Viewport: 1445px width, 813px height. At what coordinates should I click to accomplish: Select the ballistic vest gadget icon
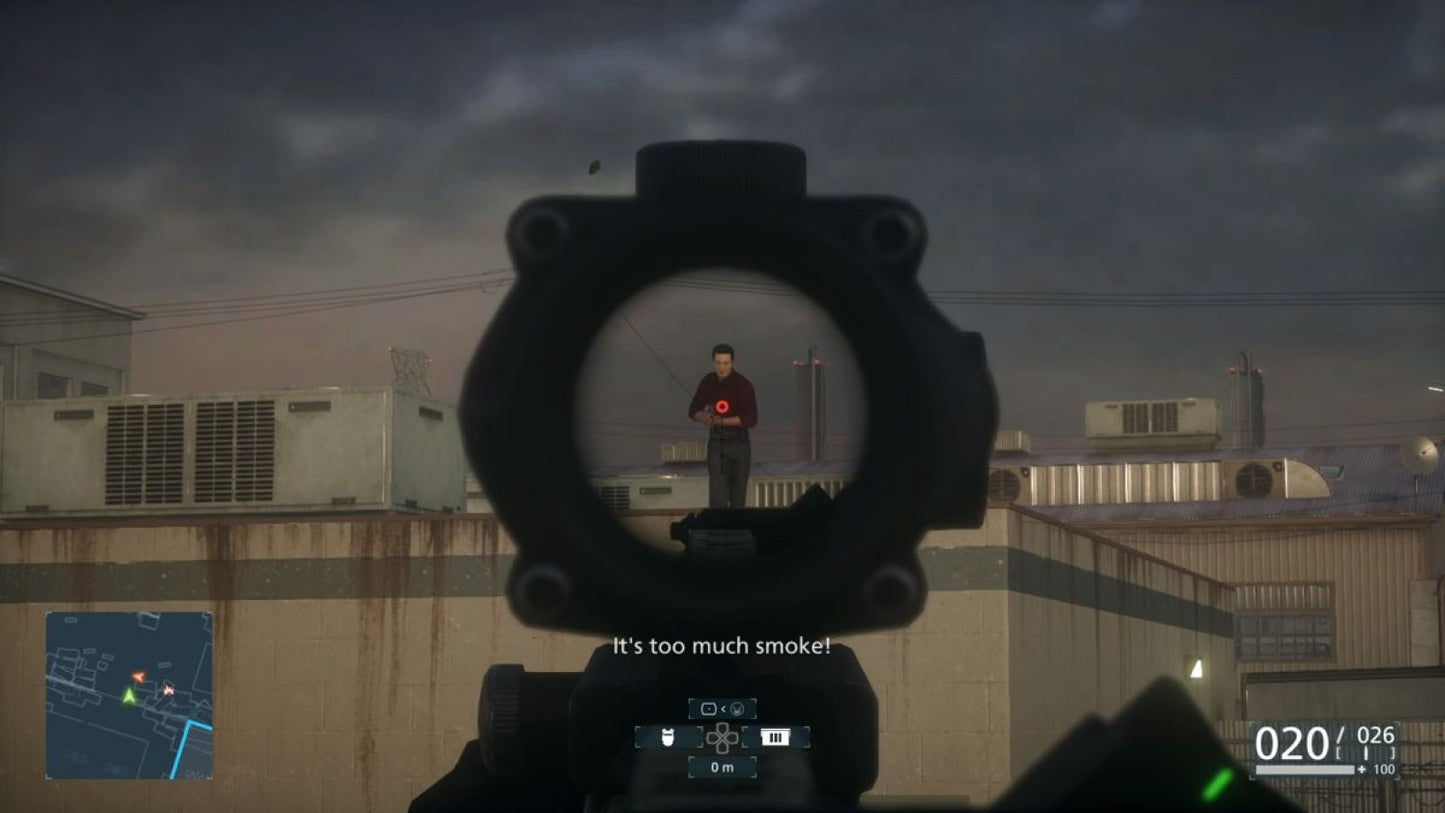(x=668, y=738)
